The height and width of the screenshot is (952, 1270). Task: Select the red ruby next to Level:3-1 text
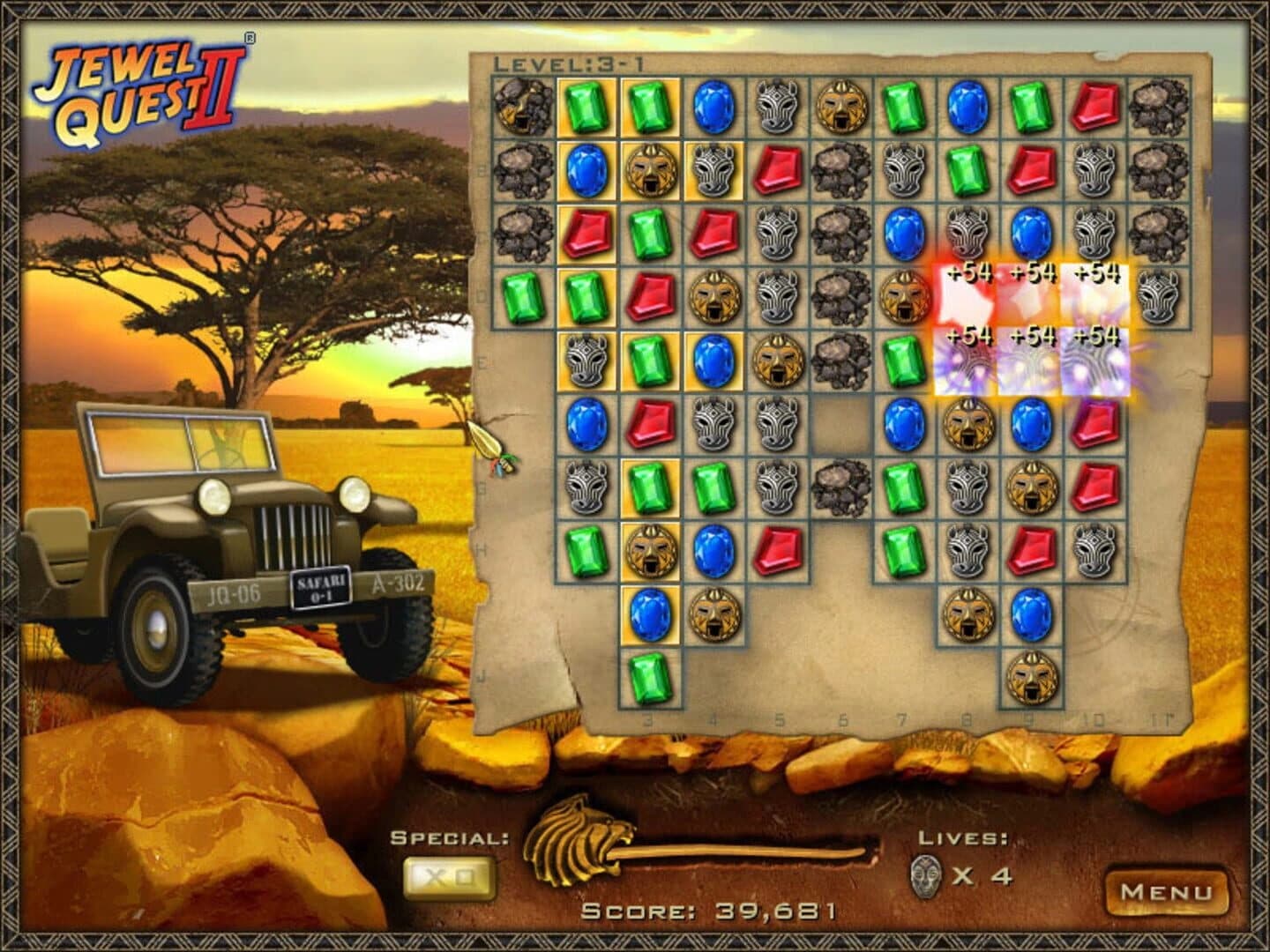[1094, 108]
